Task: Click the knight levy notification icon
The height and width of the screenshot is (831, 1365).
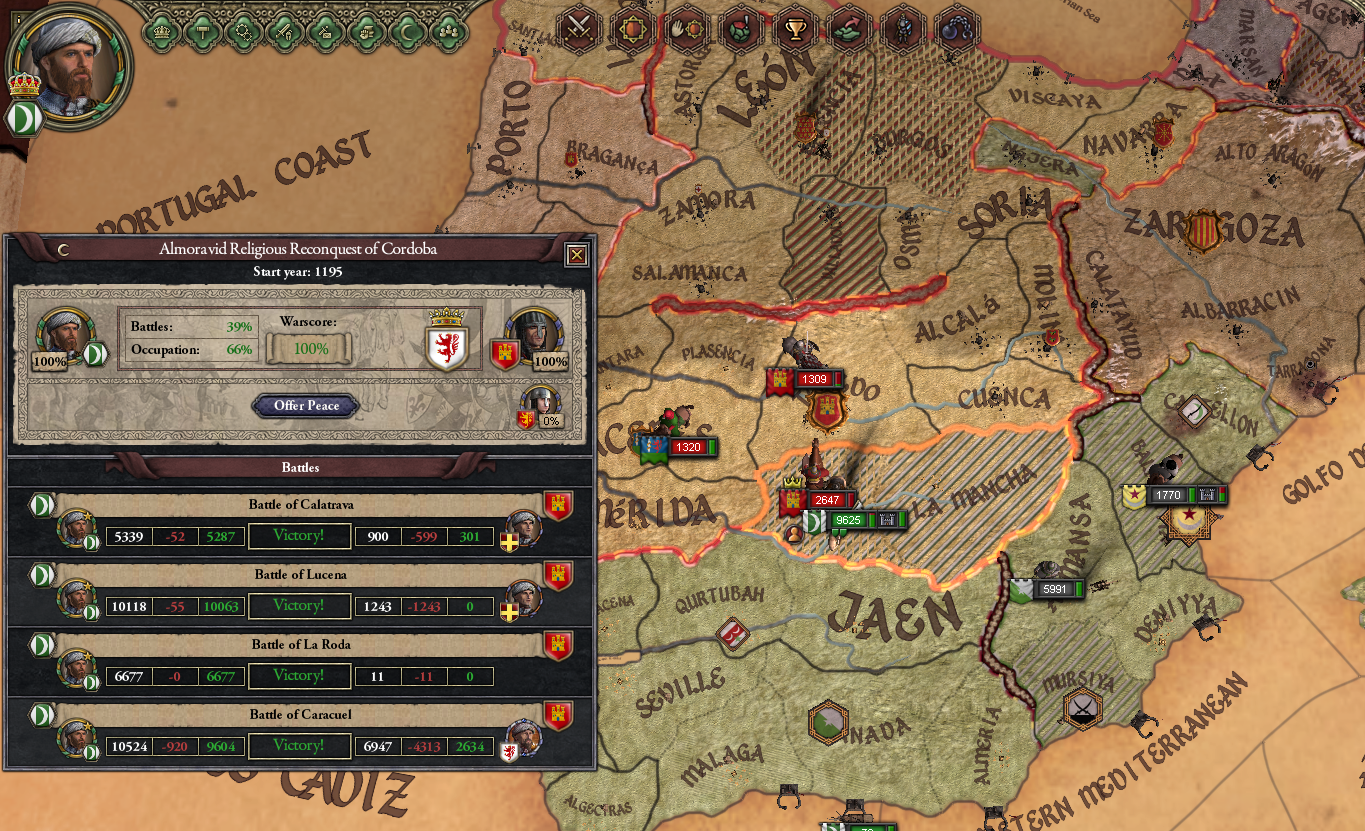Action: [903, 29]
